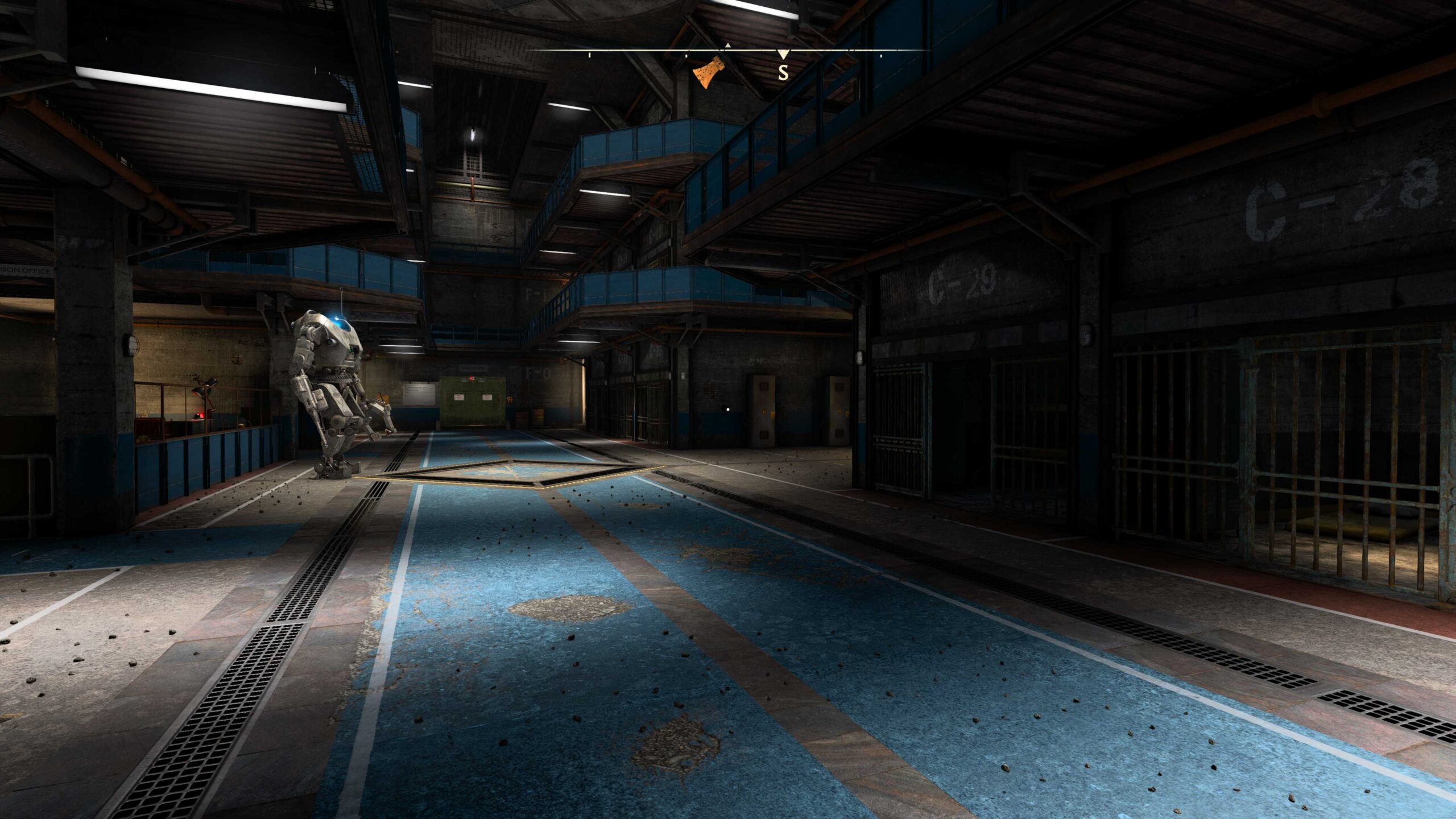
Task: Select the South heading on the compass
Action: pyautogui.click(x=783, y=72)
